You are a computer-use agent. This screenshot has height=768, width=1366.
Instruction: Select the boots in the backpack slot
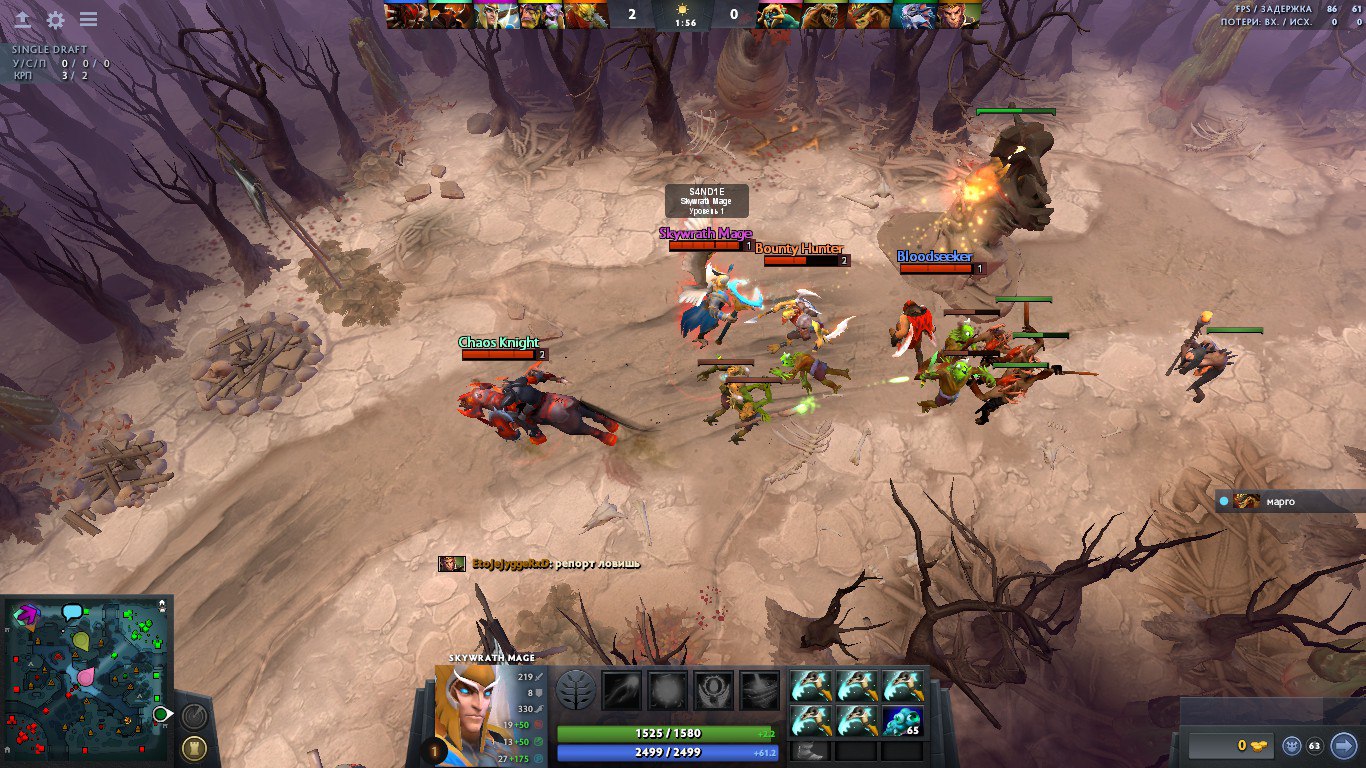[x=810, y=751]
